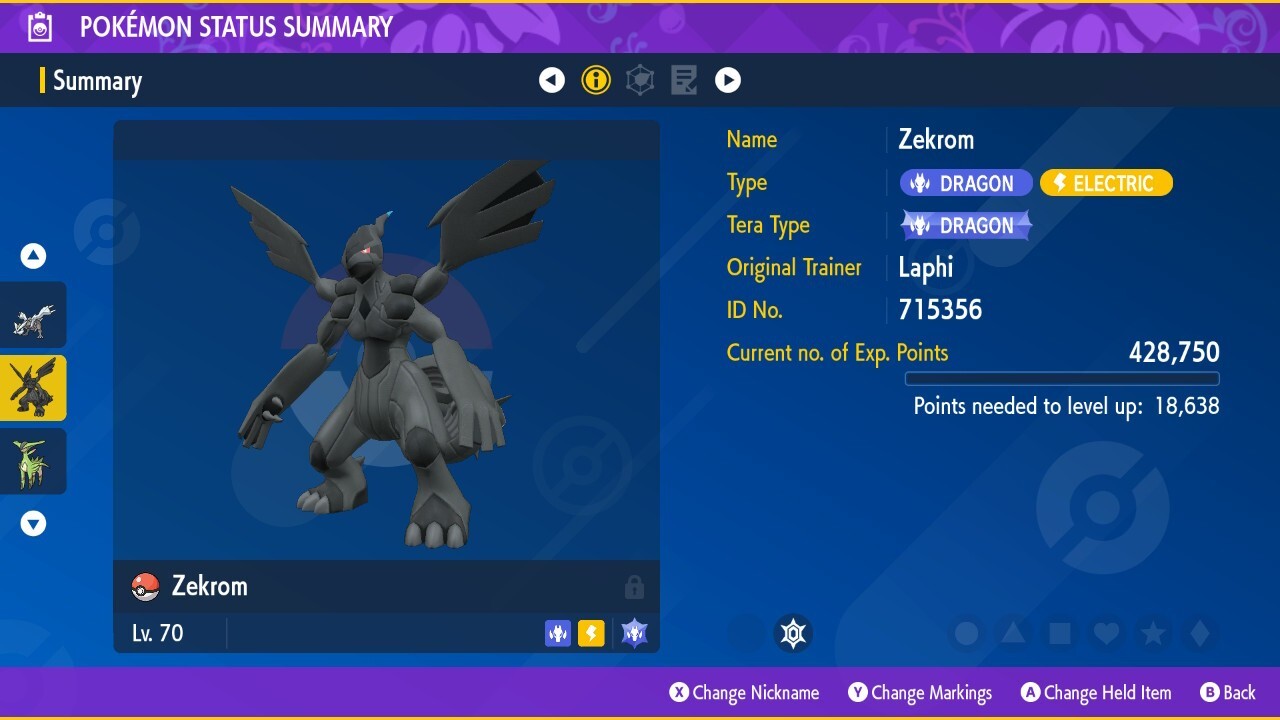This screenshot has height=720, width=1280.
Task: Open the moves memo page icon
Action: [x=684, y=80]
